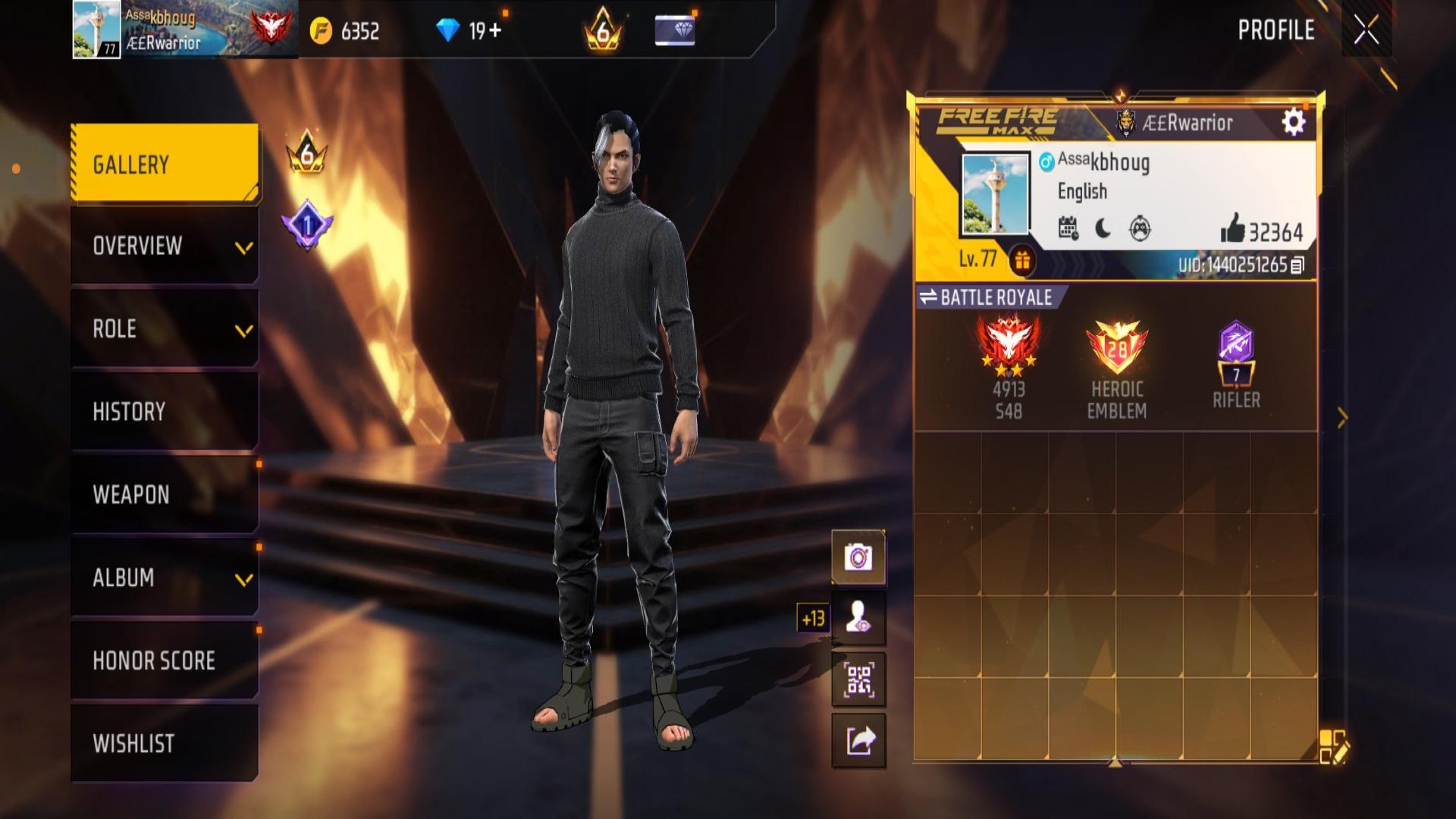Switch to the Weapon tab
The image size is (1456, 819).
point(165,494)
